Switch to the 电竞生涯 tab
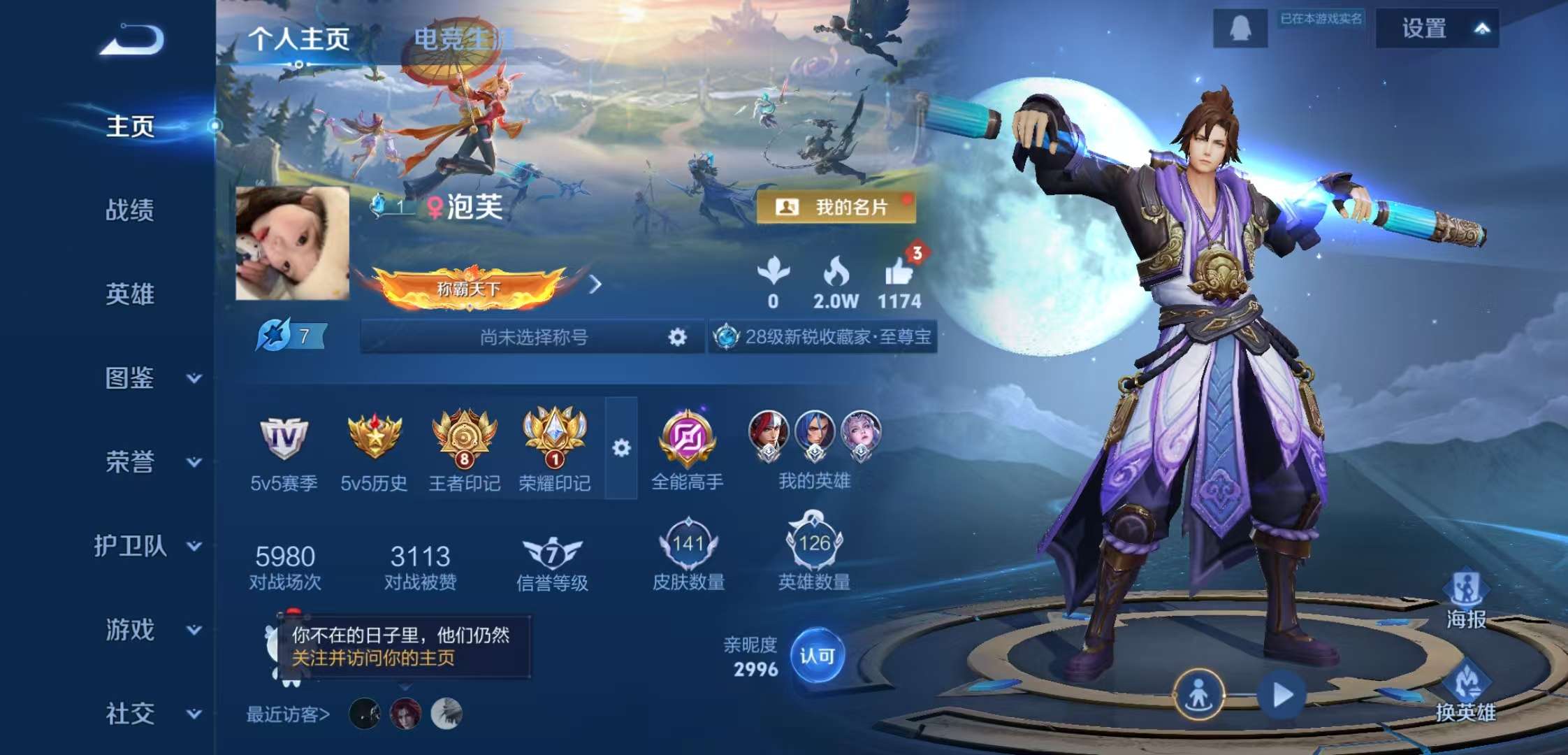This screenshot has height=755, width=1568. [x=463, y=38]
